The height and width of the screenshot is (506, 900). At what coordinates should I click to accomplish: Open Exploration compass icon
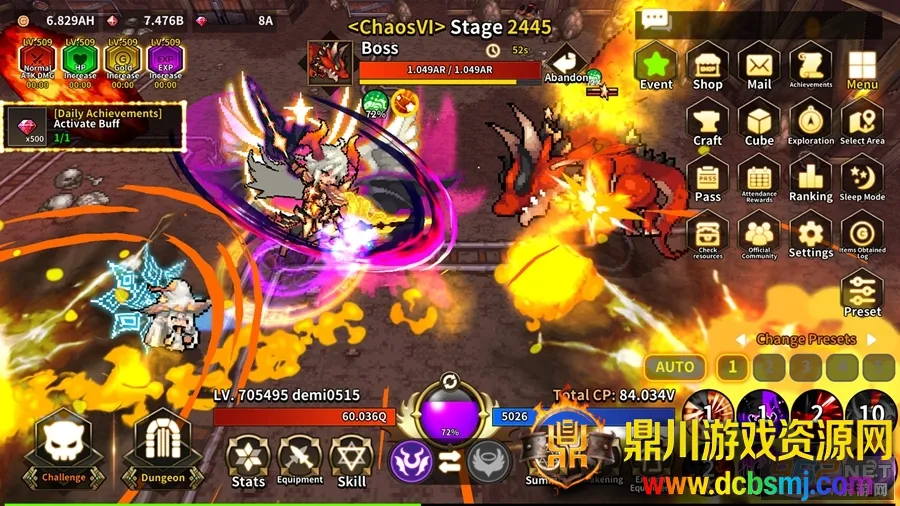810,123
